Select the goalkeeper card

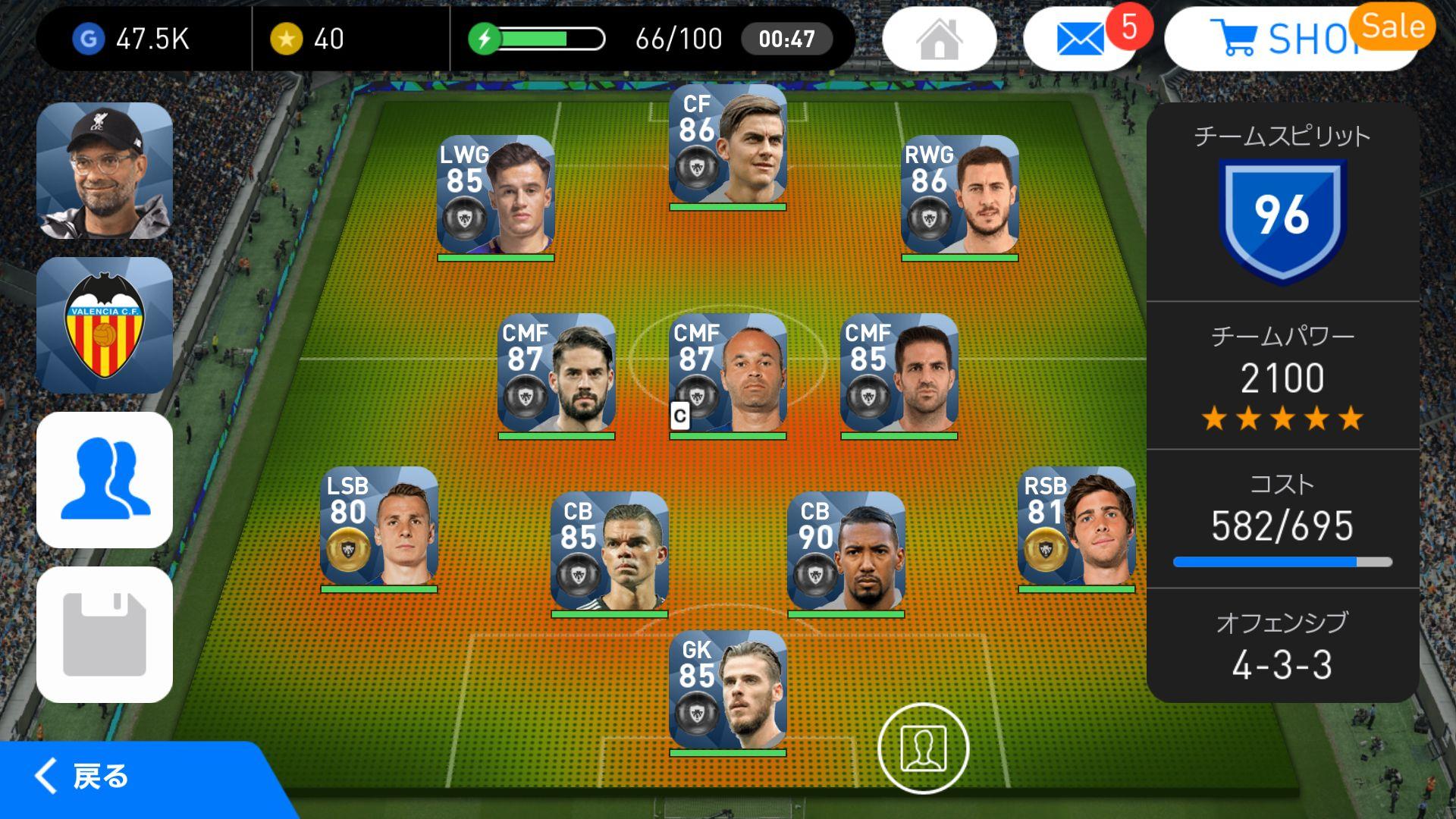(x=727, y=691)
